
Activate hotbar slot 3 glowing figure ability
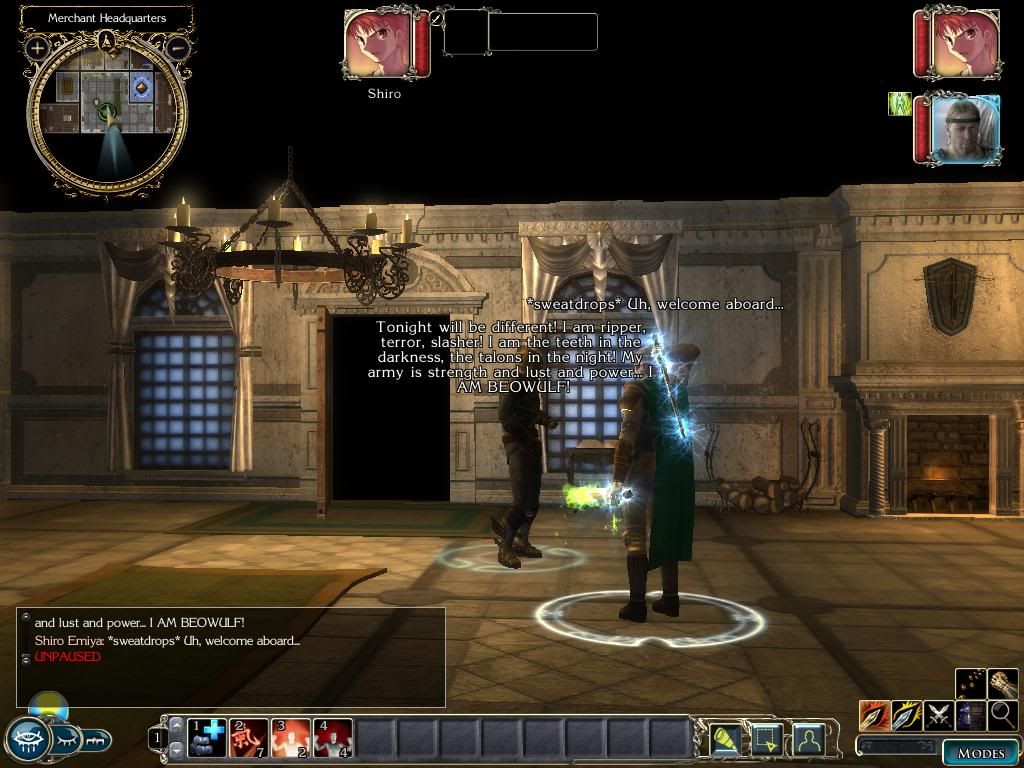point(292,739)
